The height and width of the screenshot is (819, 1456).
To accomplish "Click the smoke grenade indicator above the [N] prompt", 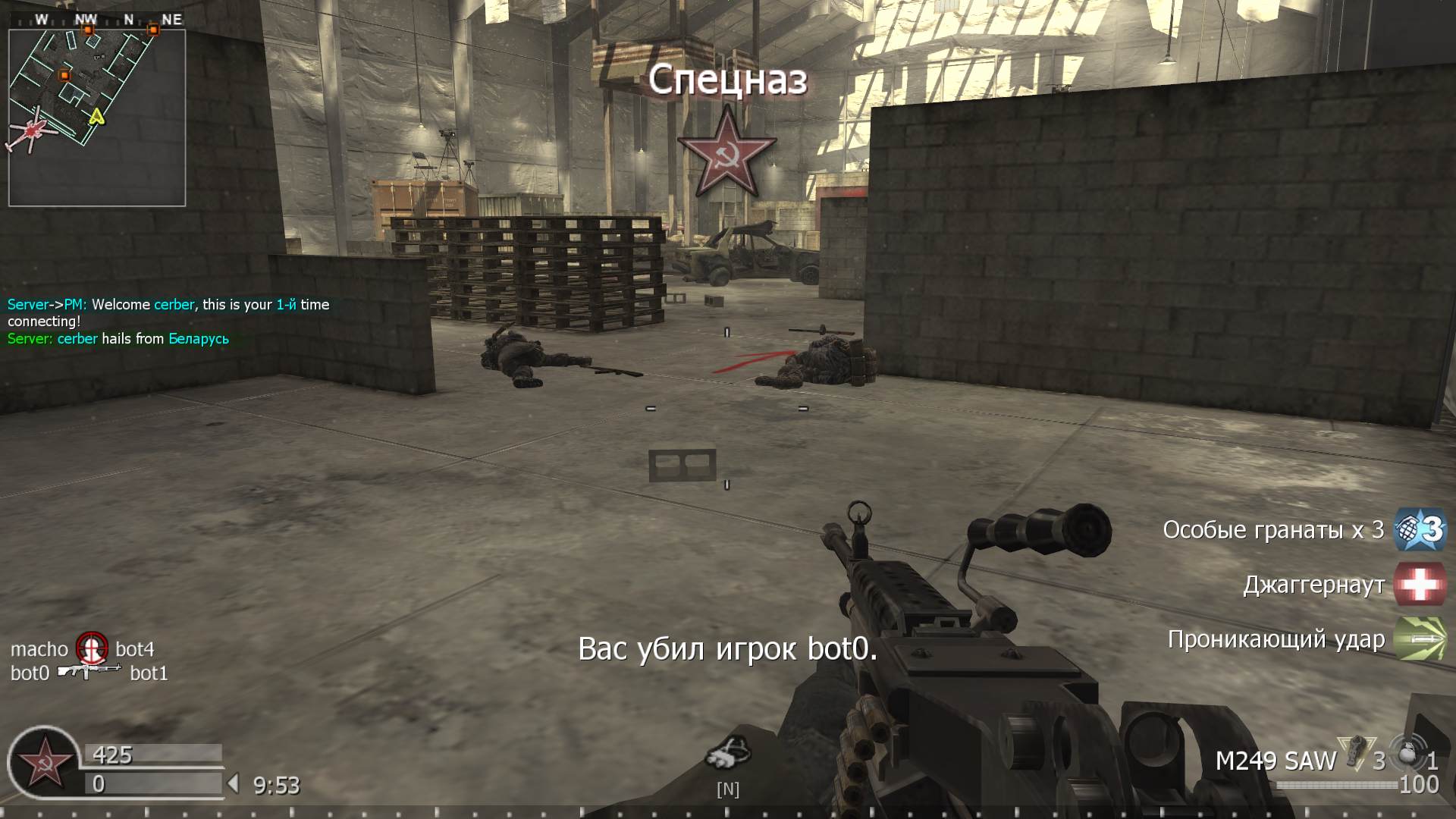I will pyautogui.click(x=730, y=752).
